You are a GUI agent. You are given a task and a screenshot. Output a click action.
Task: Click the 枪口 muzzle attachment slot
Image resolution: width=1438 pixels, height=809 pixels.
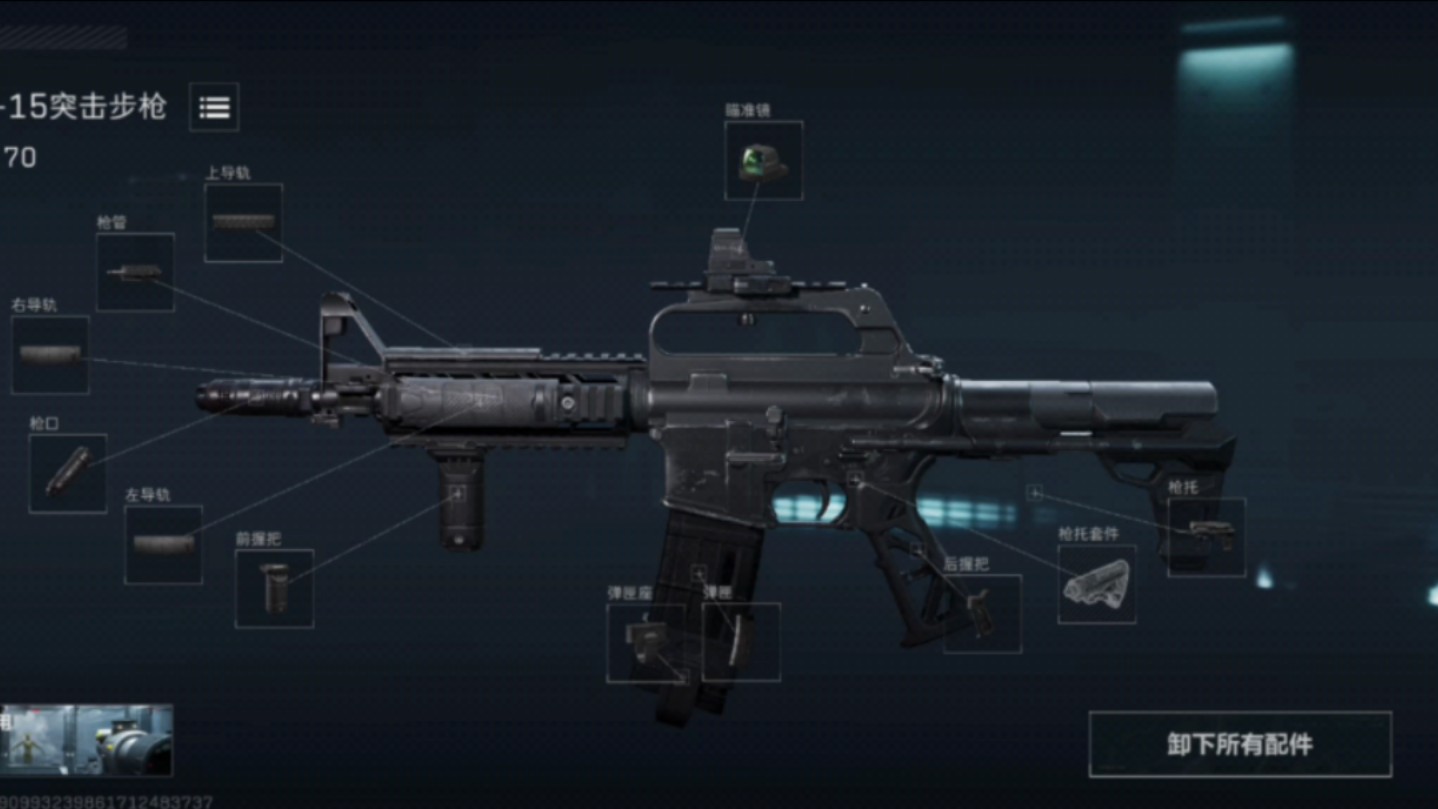(x=68, y=473)
